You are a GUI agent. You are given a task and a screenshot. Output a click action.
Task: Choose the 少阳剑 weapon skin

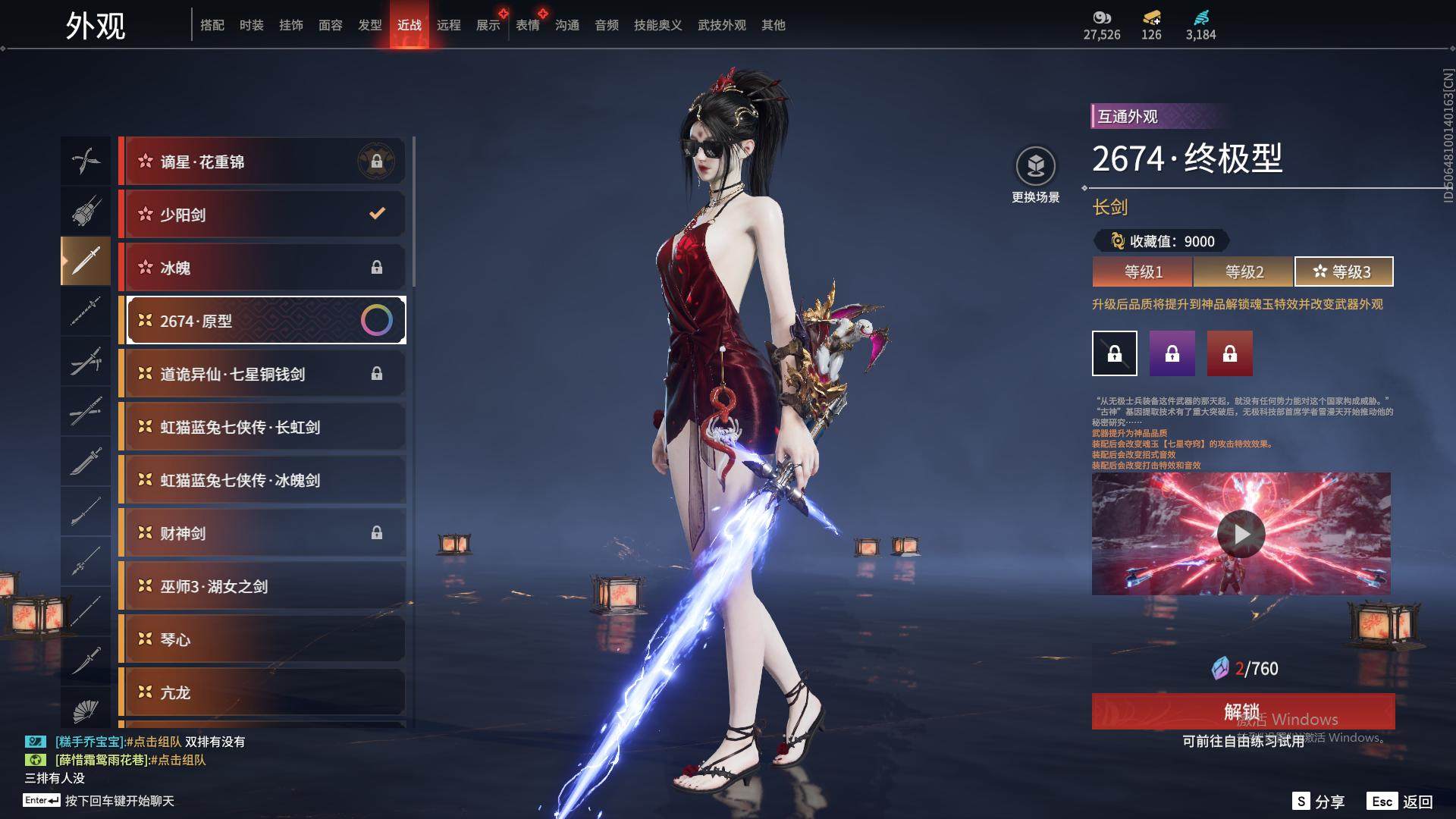point(262,215)
